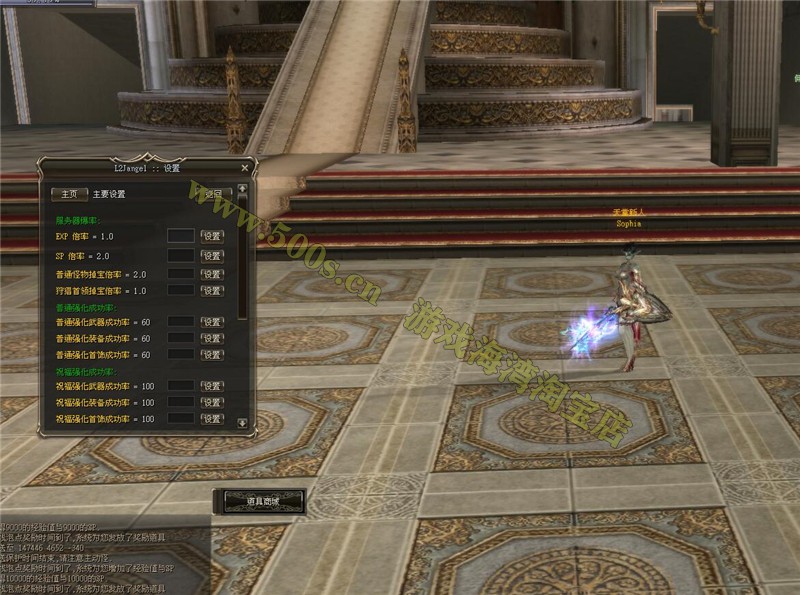
Task: Click 设置 for 普通怪物掉宝倍率
Action: [212, 274]
